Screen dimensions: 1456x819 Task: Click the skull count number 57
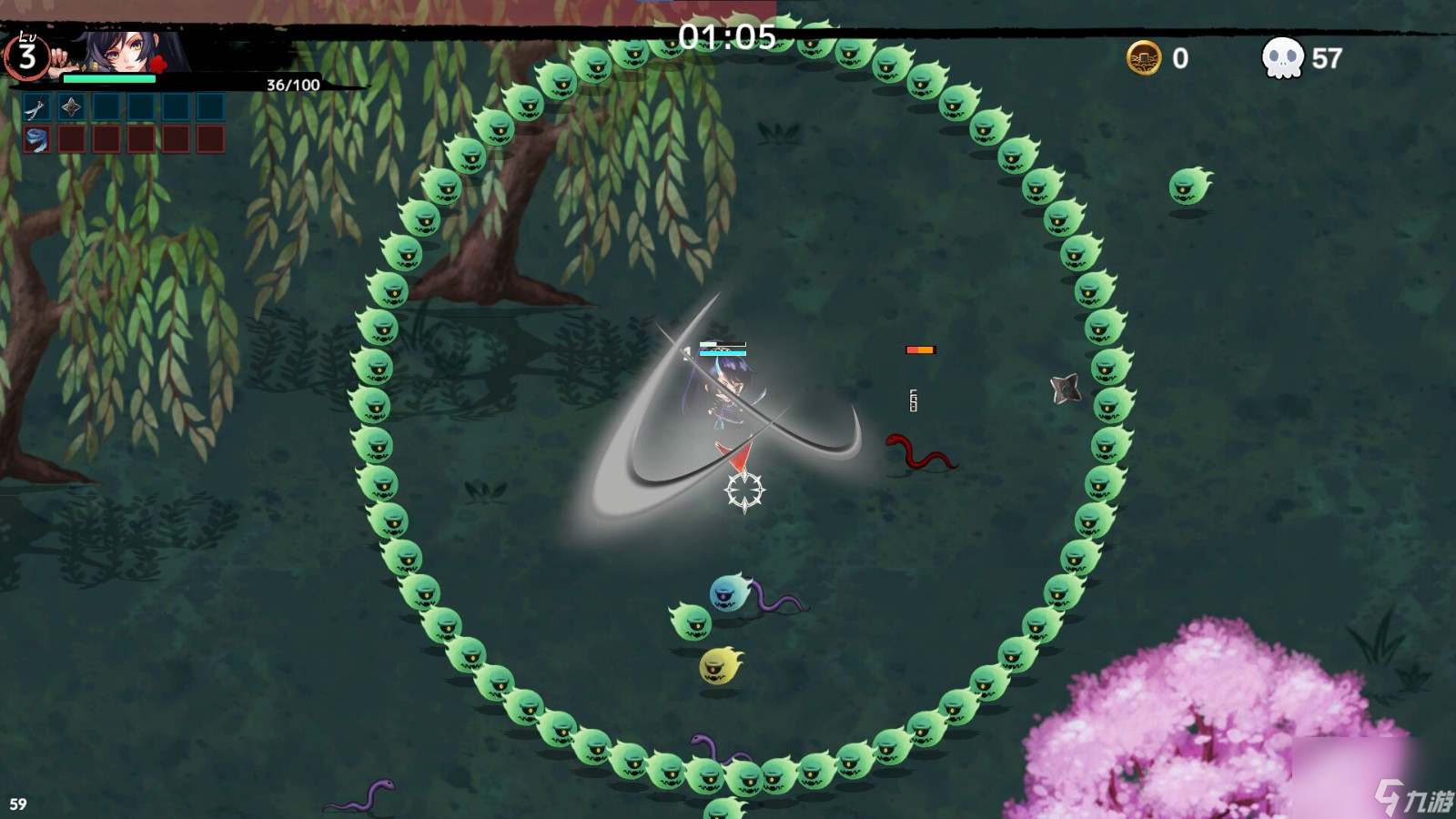1324,59
